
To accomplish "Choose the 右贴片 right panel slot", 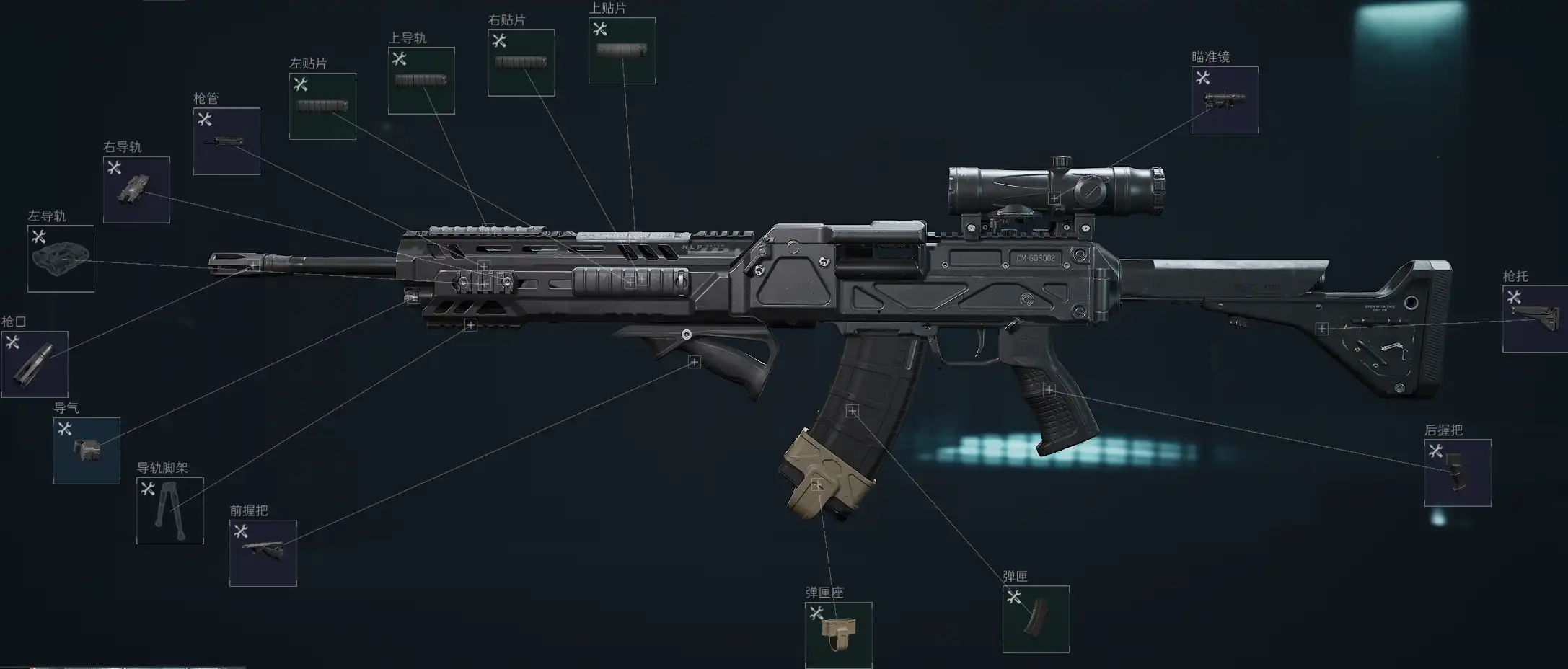I will tap(521, 63).
